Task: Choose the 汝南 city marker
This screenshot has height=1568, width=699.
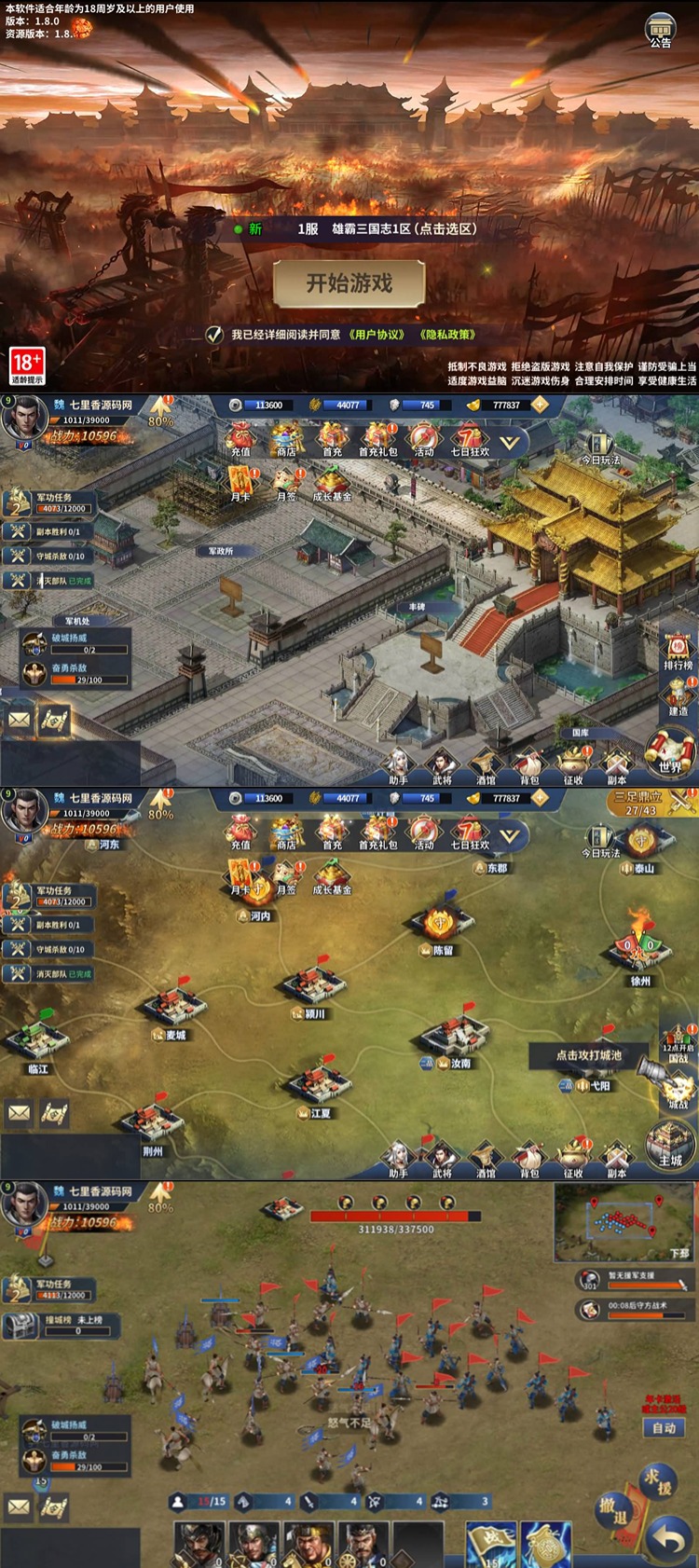Action: point(454,1038)
